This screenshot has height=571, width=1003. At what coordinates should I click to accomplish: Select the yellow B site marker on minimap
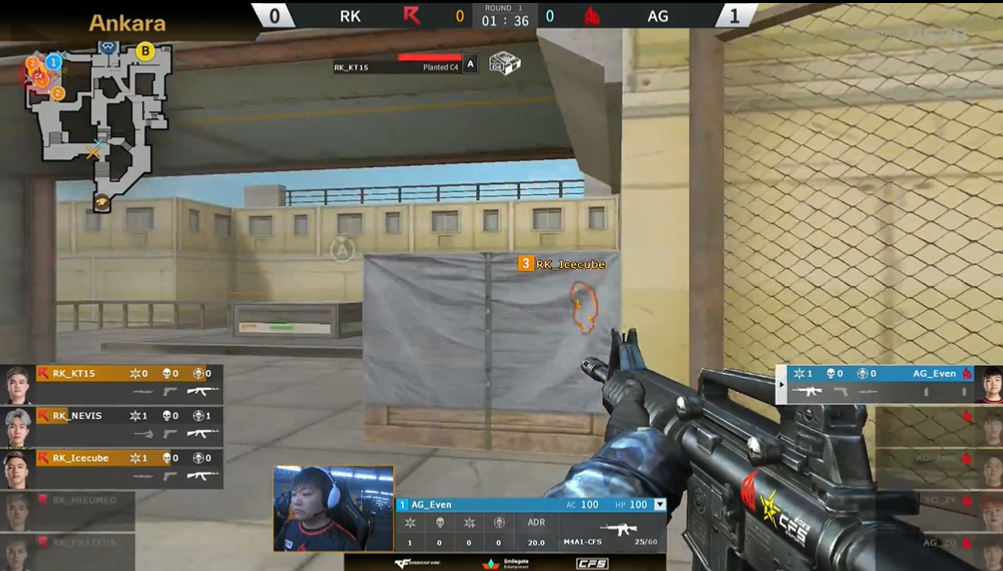coord(146,51)
